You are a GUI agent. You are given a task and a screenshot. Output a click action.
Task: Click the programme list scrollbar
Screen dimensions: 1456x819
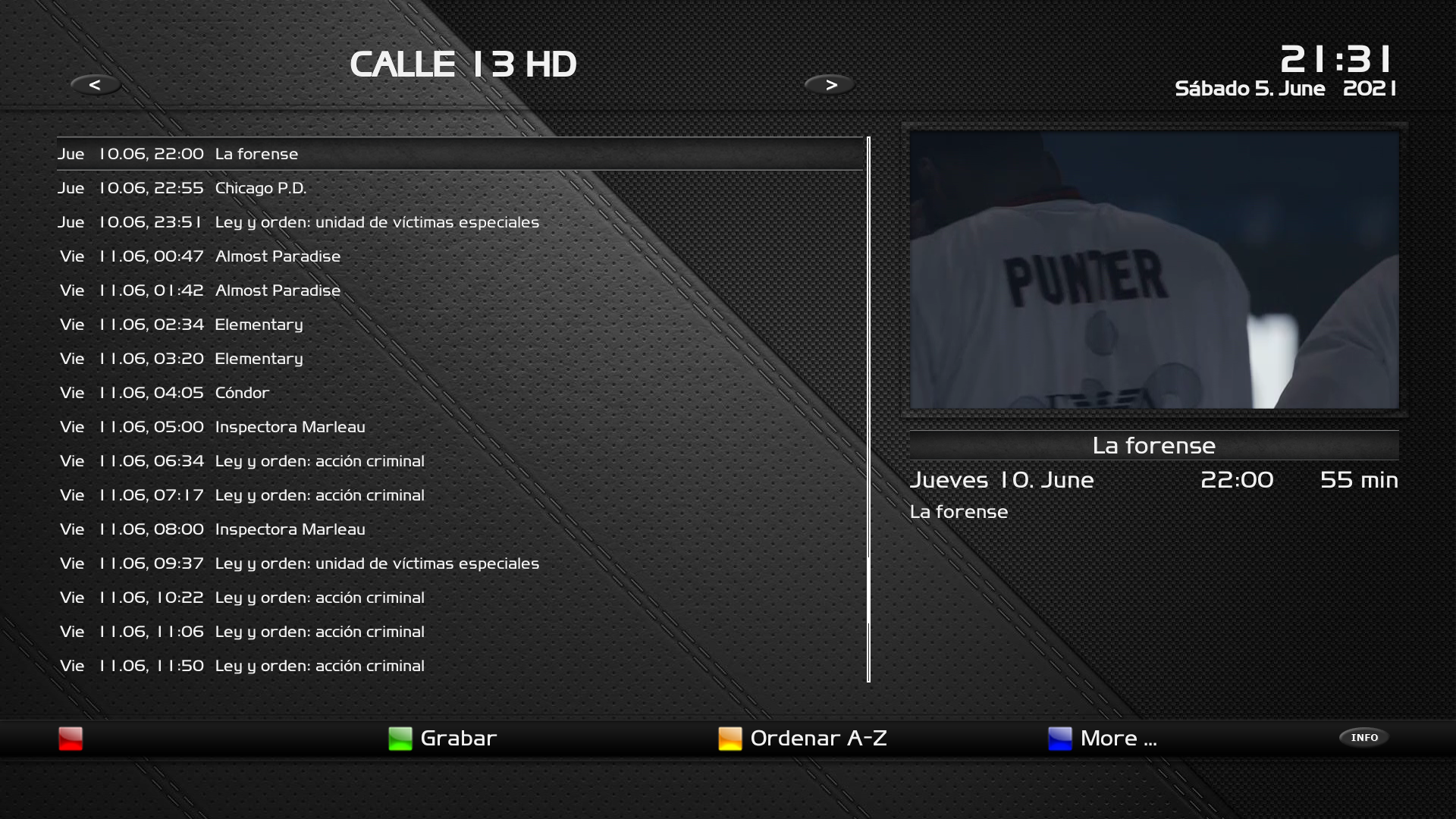869,409
